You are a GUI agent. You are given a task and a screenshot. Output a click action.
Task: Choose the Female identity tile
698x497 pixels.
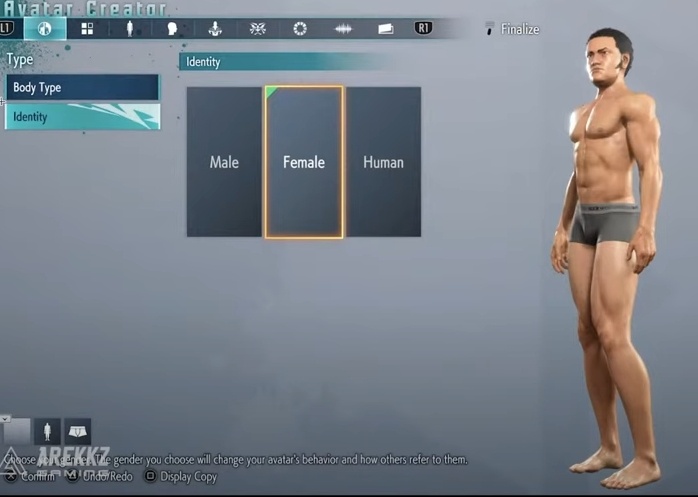(x=304, y=162)
